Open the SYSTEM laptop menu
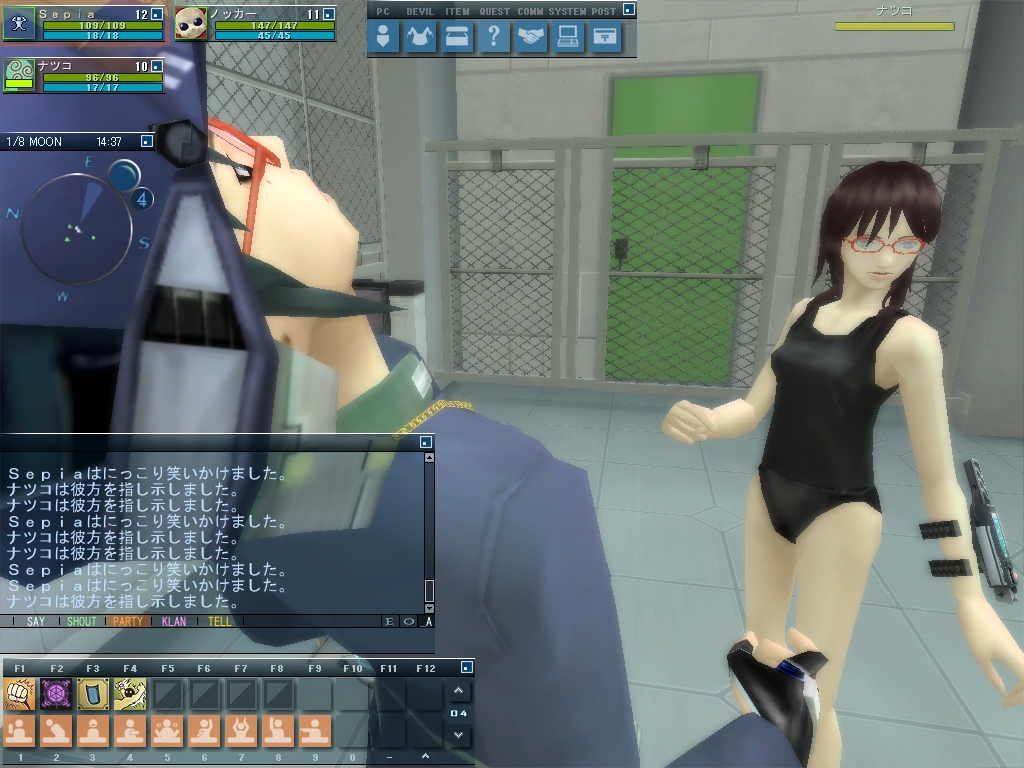1024x768 pixels. 568,38
